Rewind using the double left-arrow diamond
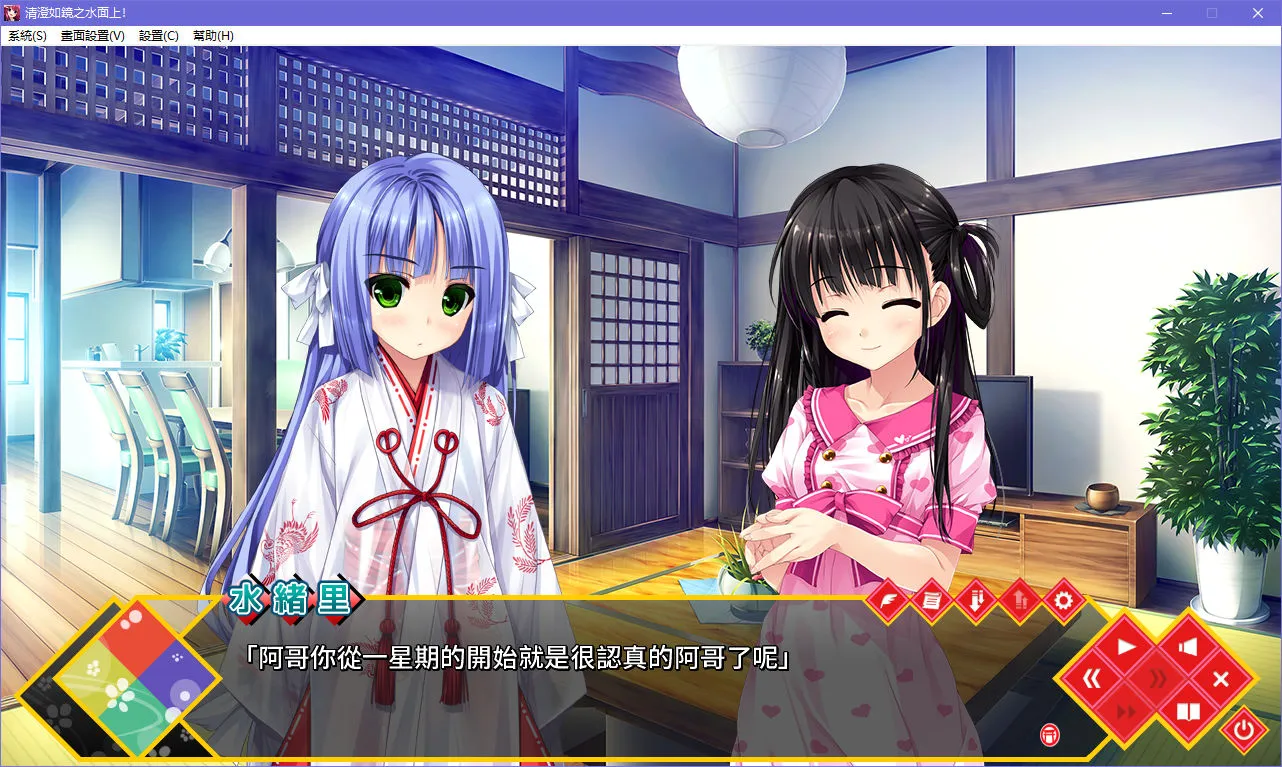The height and width of the screenshot is (767, 1282). pyautogui.click(x=1092, y=677)
